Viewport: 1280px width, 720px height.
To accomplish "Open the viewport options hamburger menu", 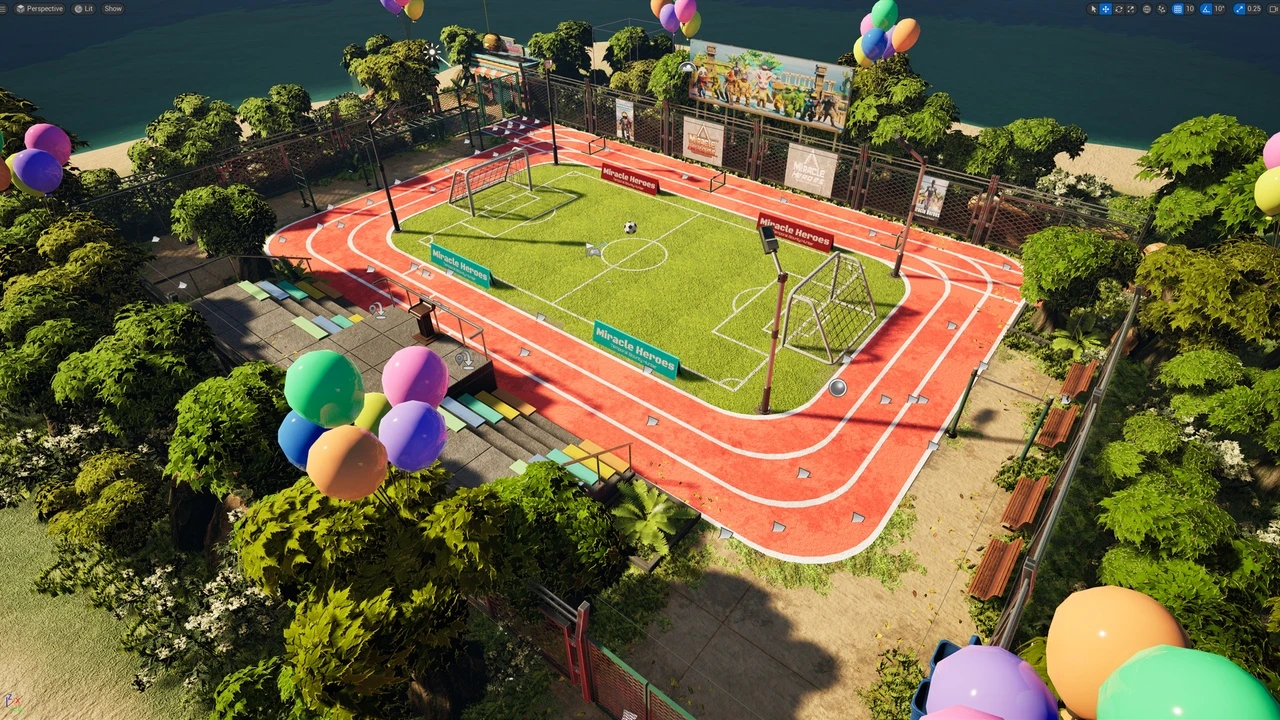I will tap(3, 9).
